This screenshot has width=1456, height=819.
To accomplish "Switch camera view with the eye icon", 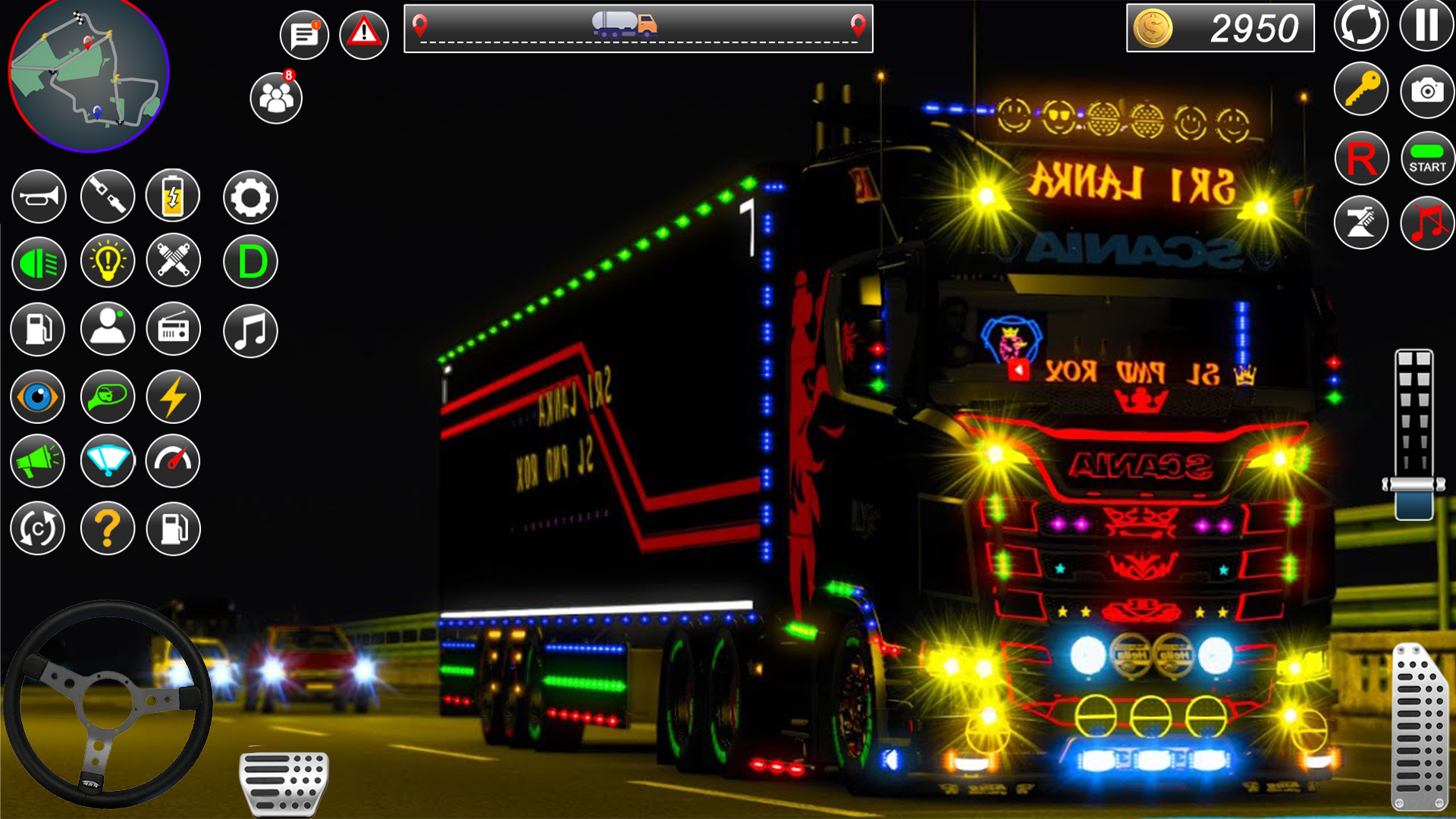I will click(x=38, y=395).
